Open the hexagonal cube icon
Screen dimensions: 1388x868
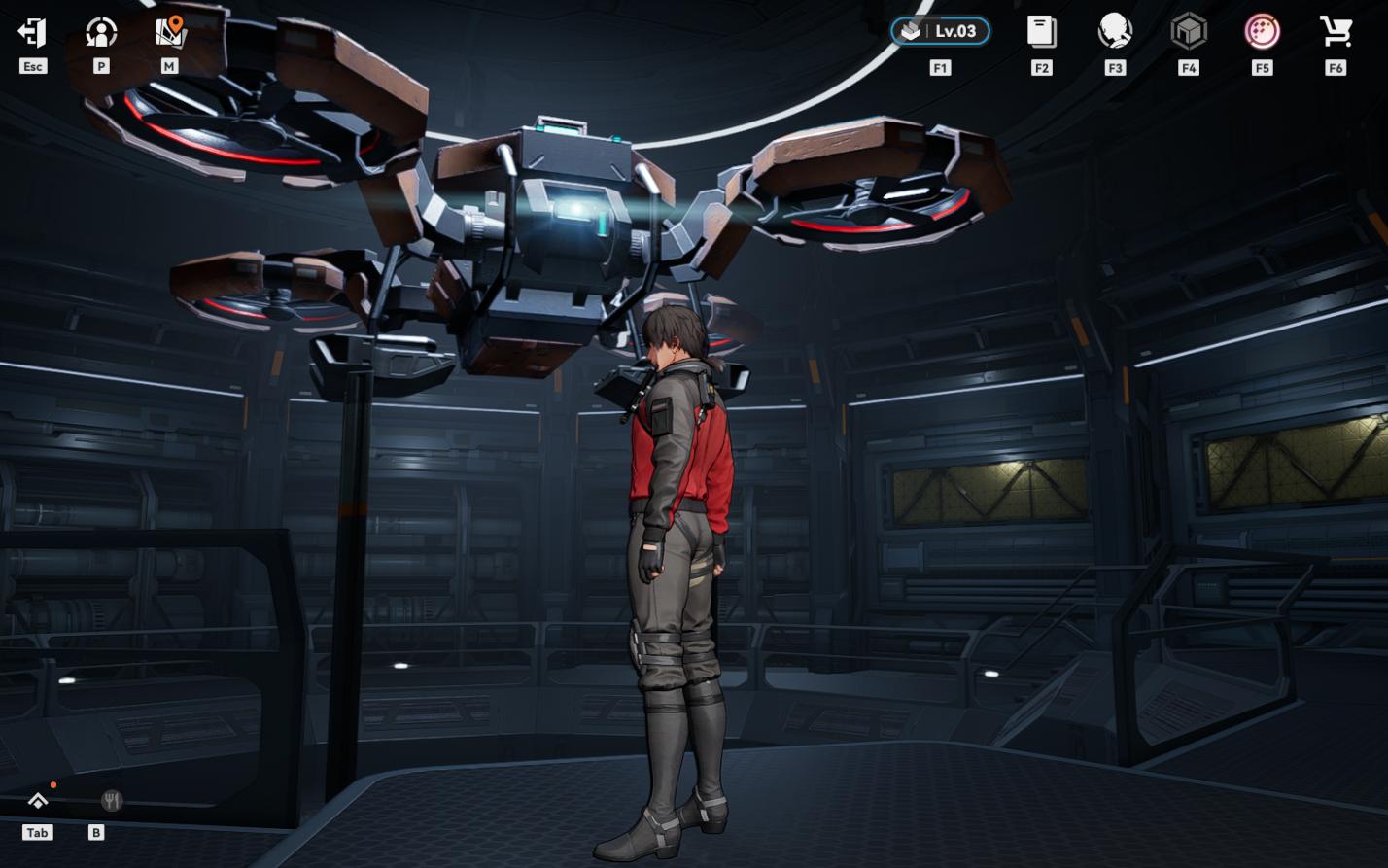pyautogui.click(x=1188, y=31)
